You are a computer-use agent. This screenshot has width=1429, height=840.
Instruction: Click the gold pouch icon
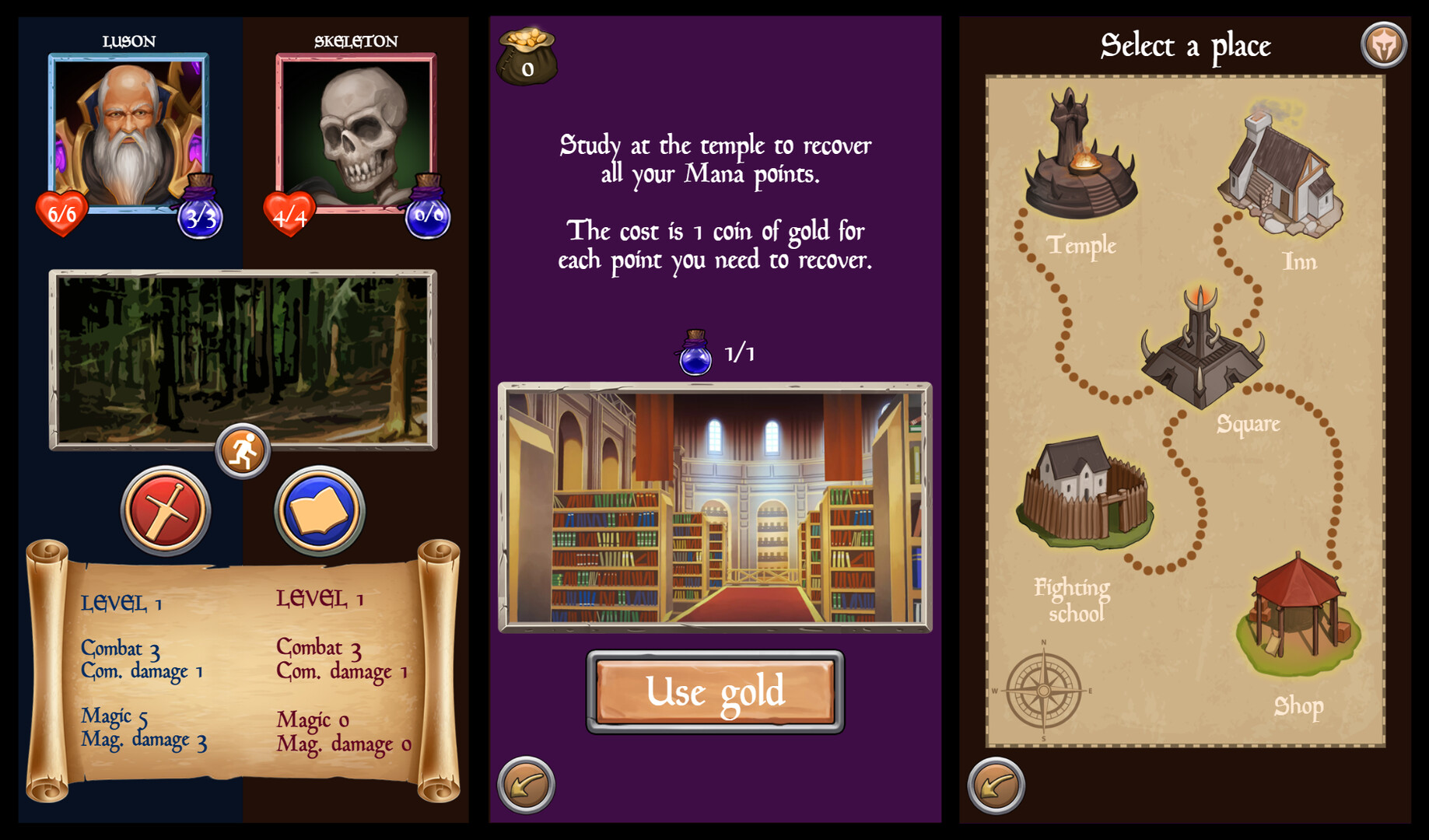click(x=526, y=54)
